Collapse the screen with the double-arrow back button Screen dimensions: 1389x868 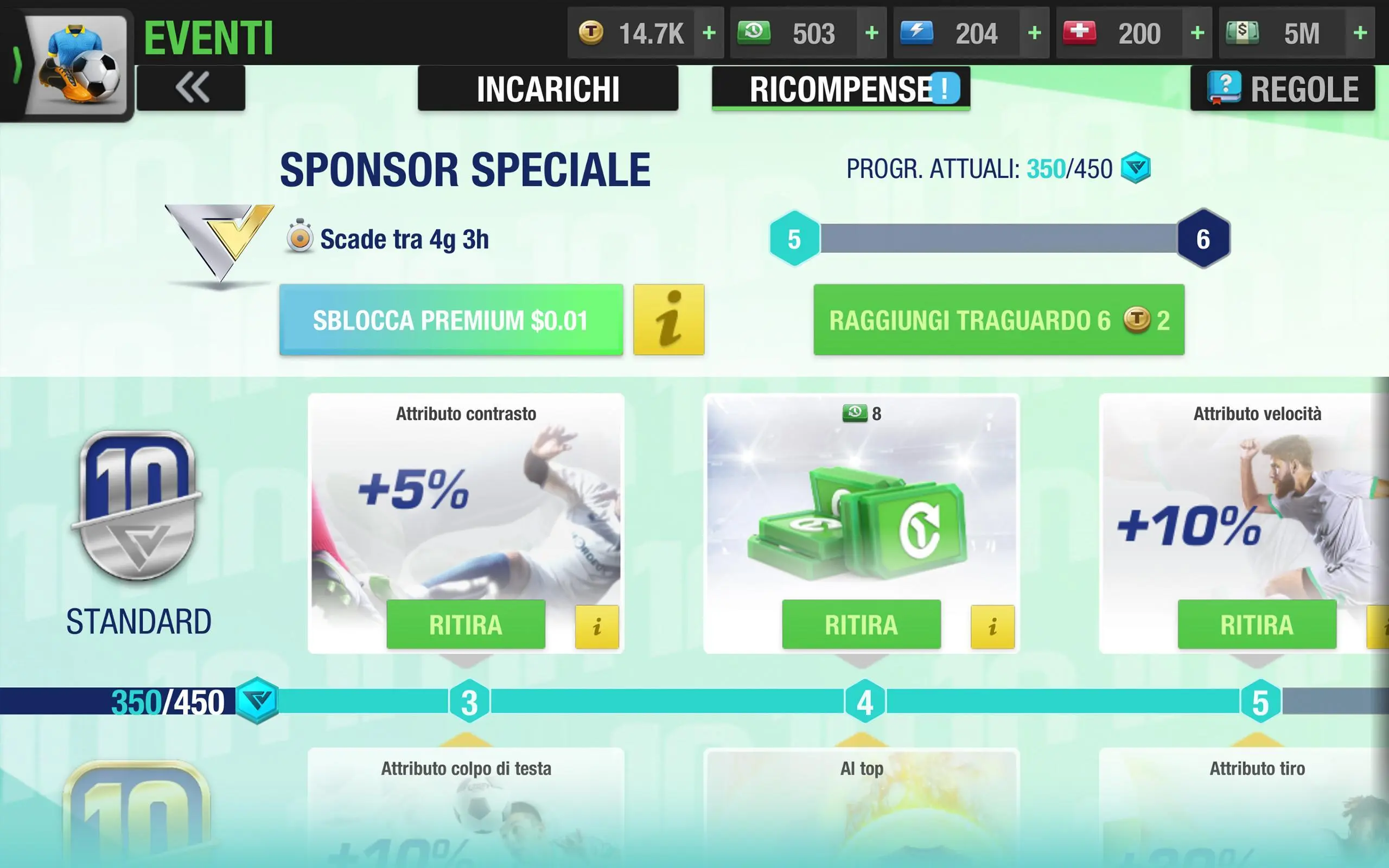(192, 87)
